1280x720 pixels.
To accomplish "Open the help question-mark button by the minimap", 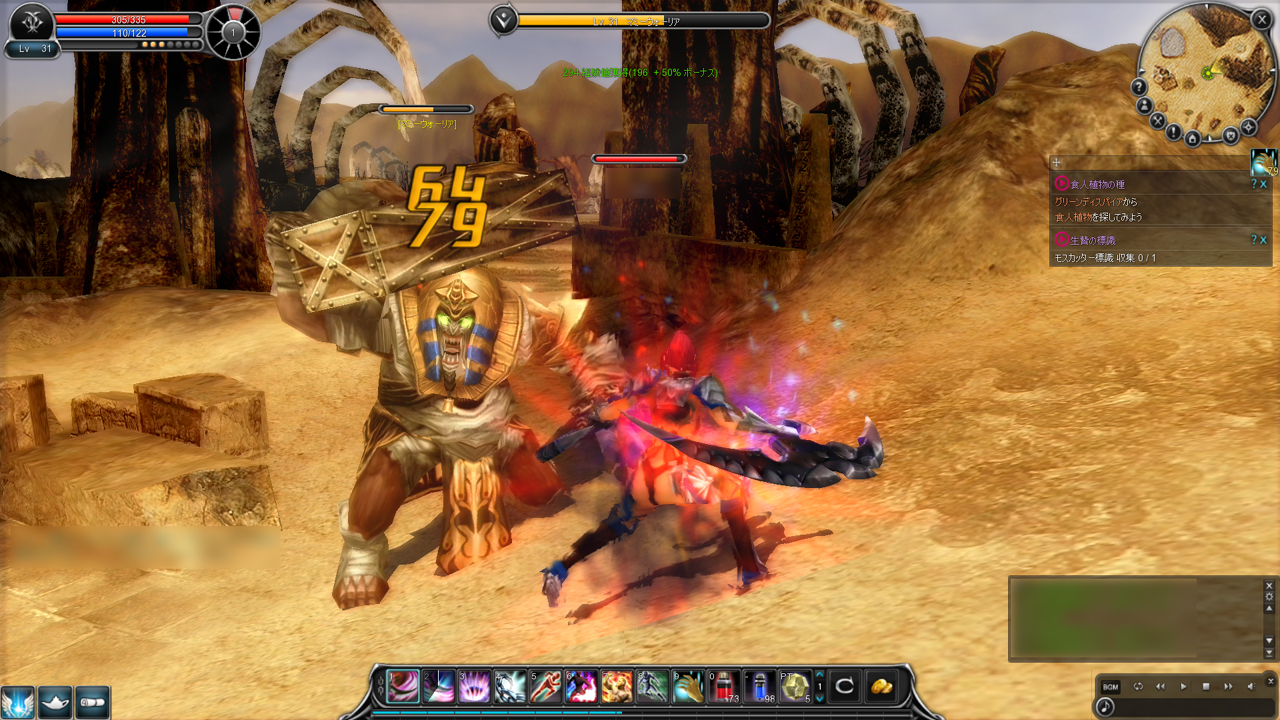I will (x=1140, y=87).
